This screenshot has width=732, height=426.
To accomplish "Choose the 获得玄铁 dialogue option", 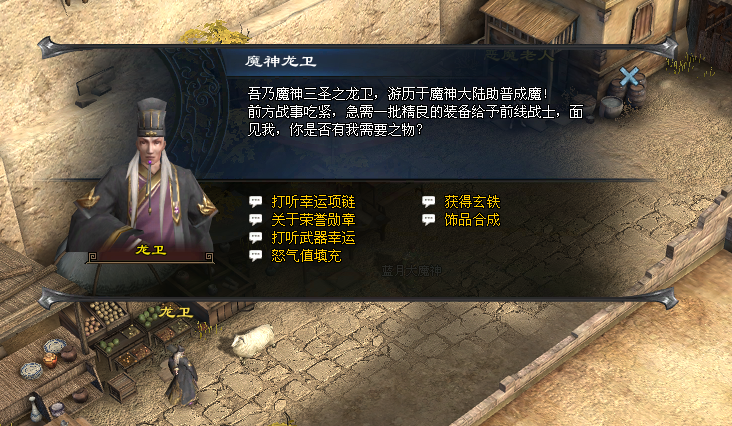I will pyautogui.click(x=472, y=201).
